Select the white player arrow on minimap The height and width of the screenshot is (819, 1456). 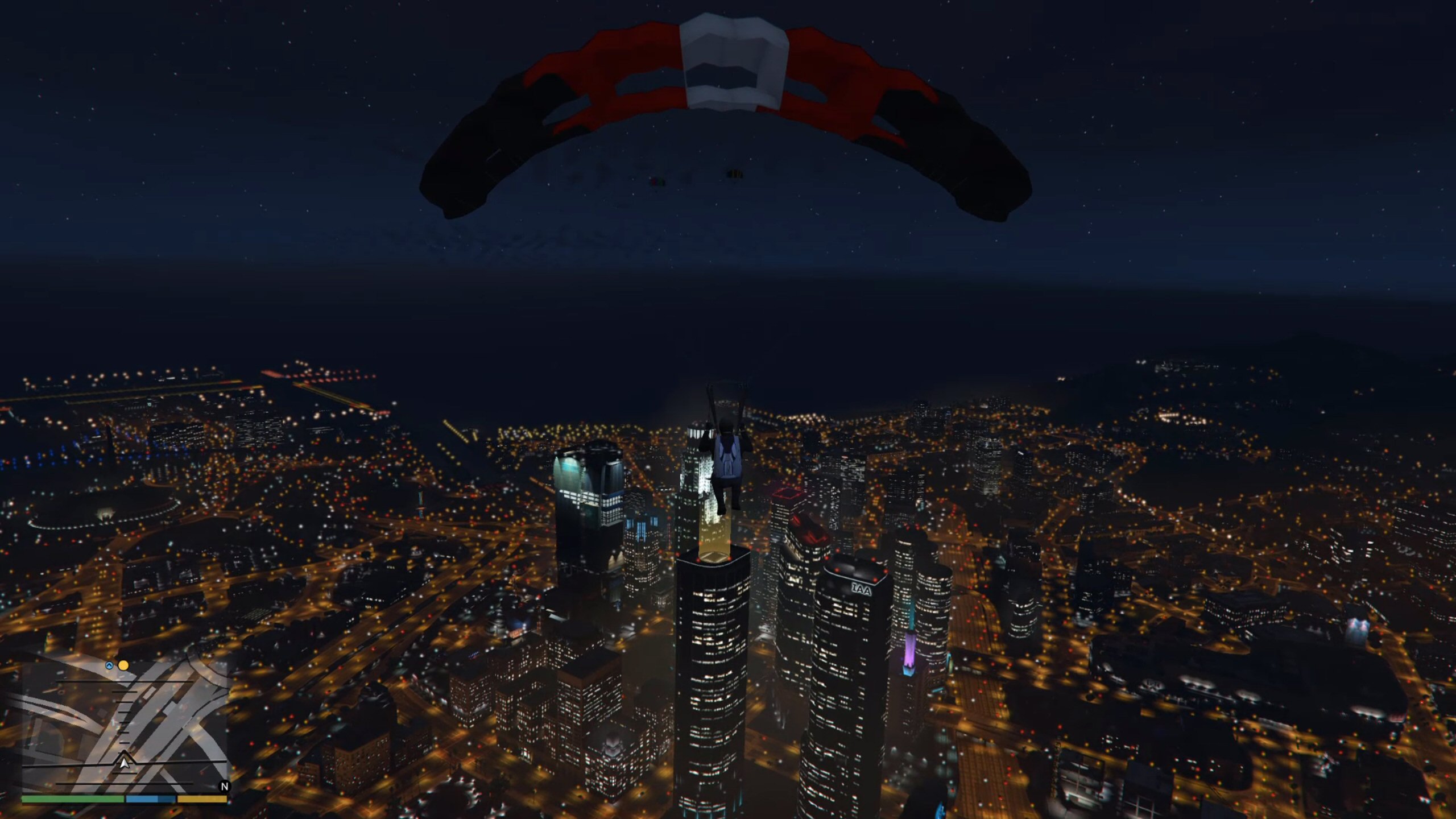[x=124, y=760]
